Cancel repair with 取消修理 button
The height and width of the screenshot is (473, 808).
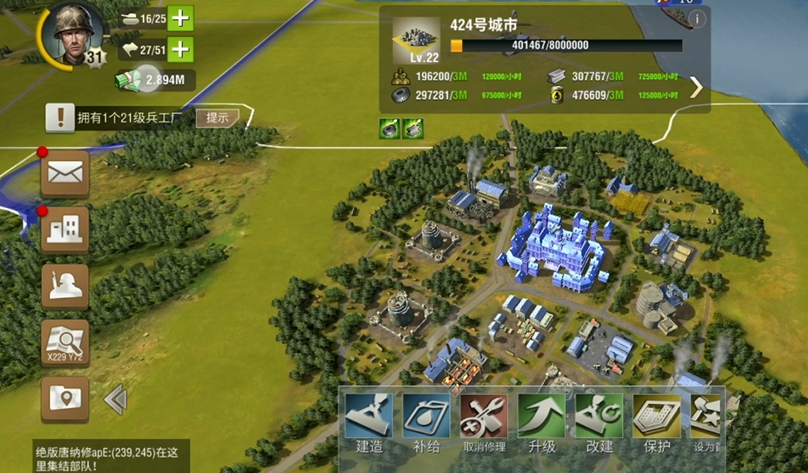484,422
